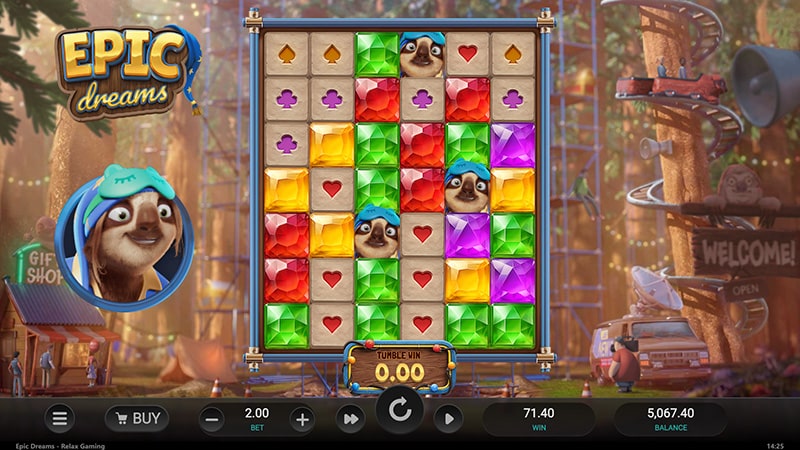Open the BUY feature shop
The image size is (800, 450).
137,418
